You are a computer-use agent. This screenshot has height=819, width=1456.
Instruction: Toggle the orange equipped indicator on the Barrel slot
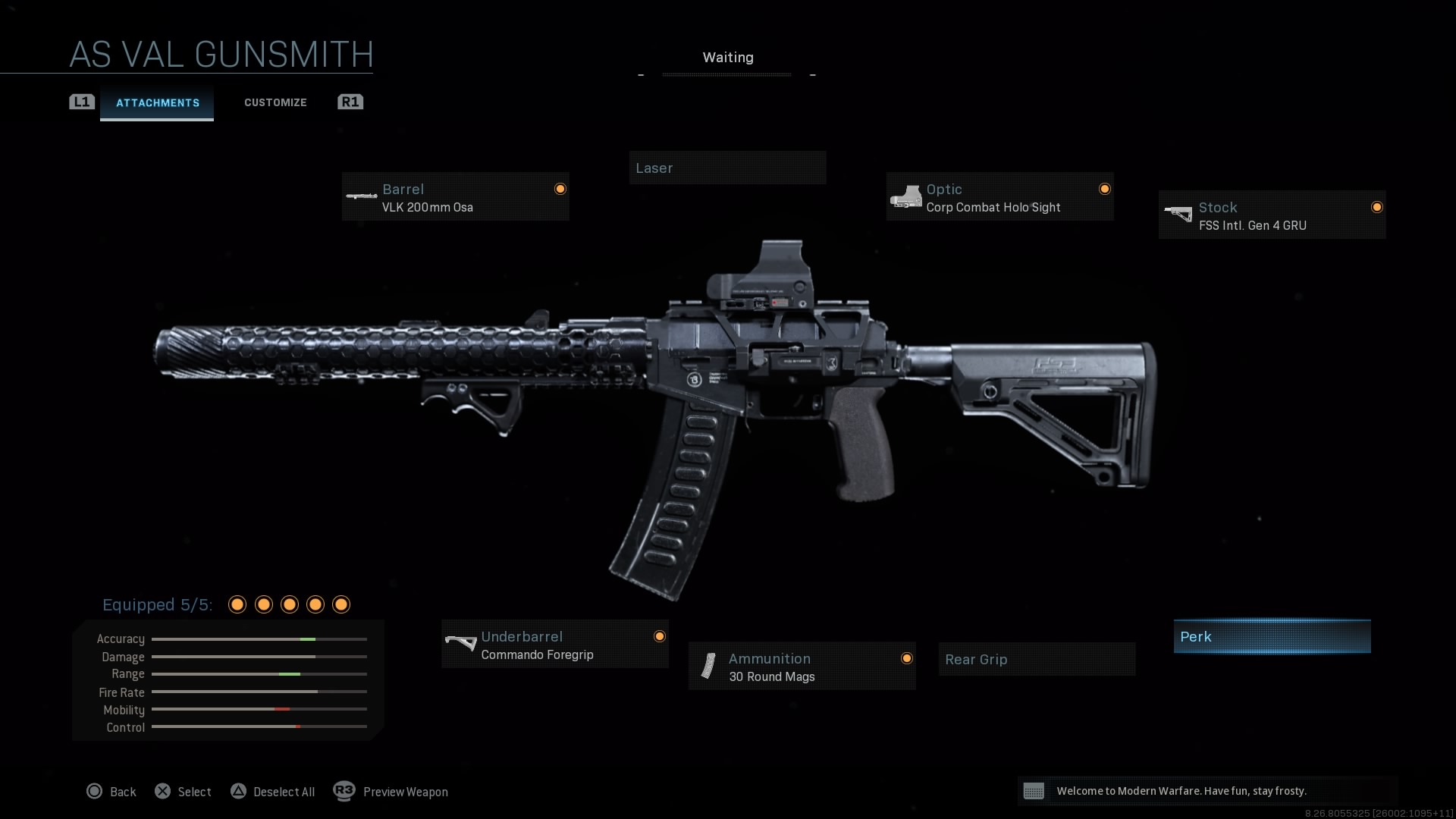click(560, 188)
